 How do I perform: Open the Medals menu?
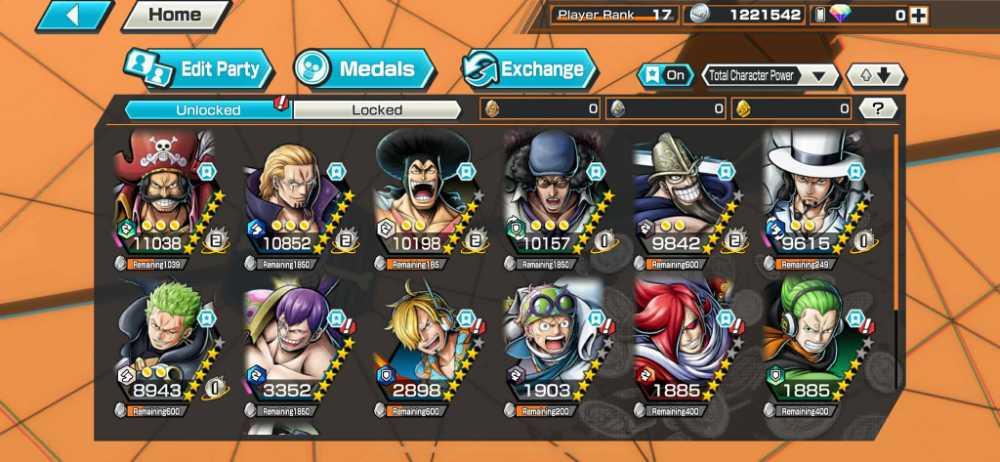click(365, 69)
